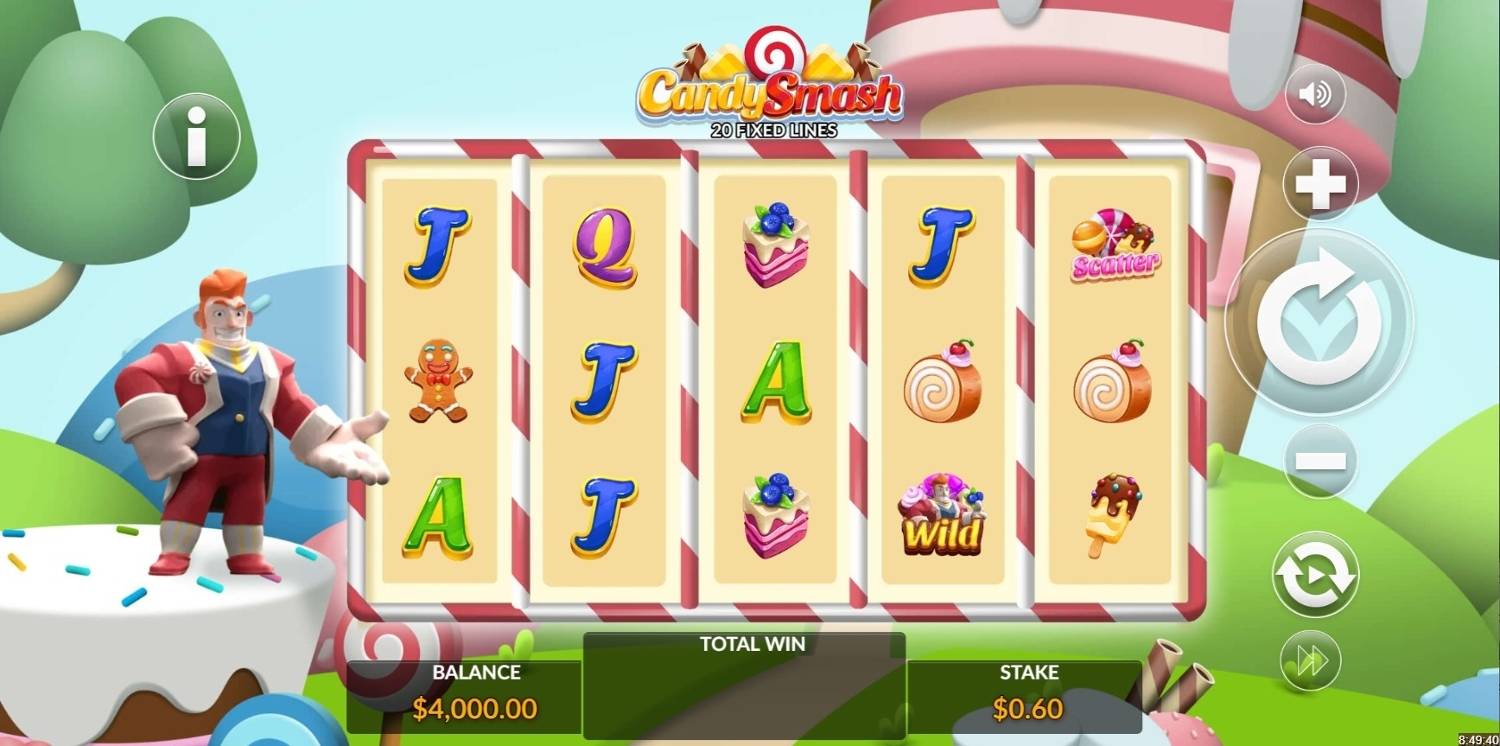Screen dimensions: 1500x746
Task: Enable turbo spin with fast-forward button
Action: point(1311,659)
